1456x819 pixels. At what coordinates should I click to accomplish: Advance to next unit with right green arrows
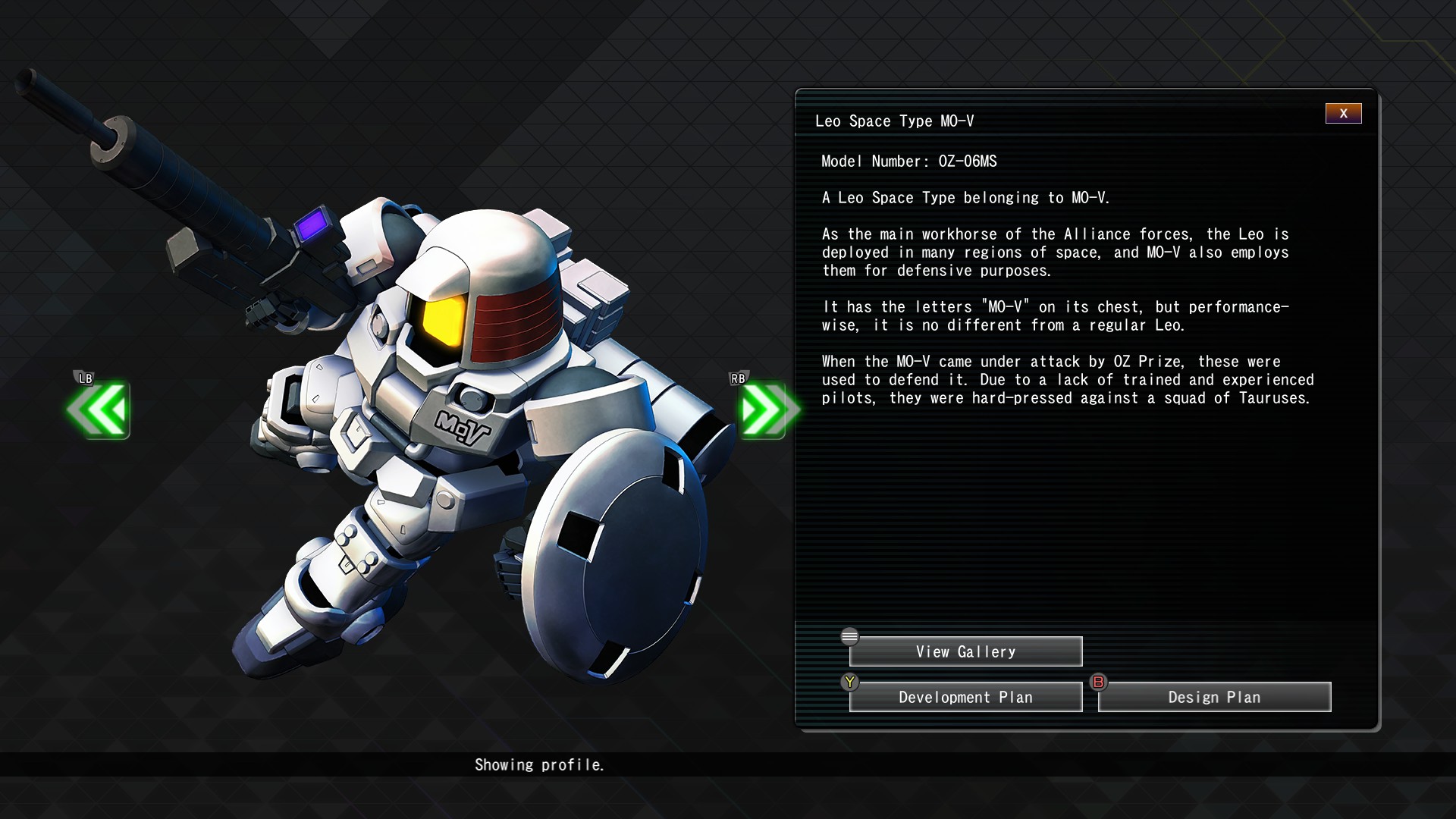766,410
